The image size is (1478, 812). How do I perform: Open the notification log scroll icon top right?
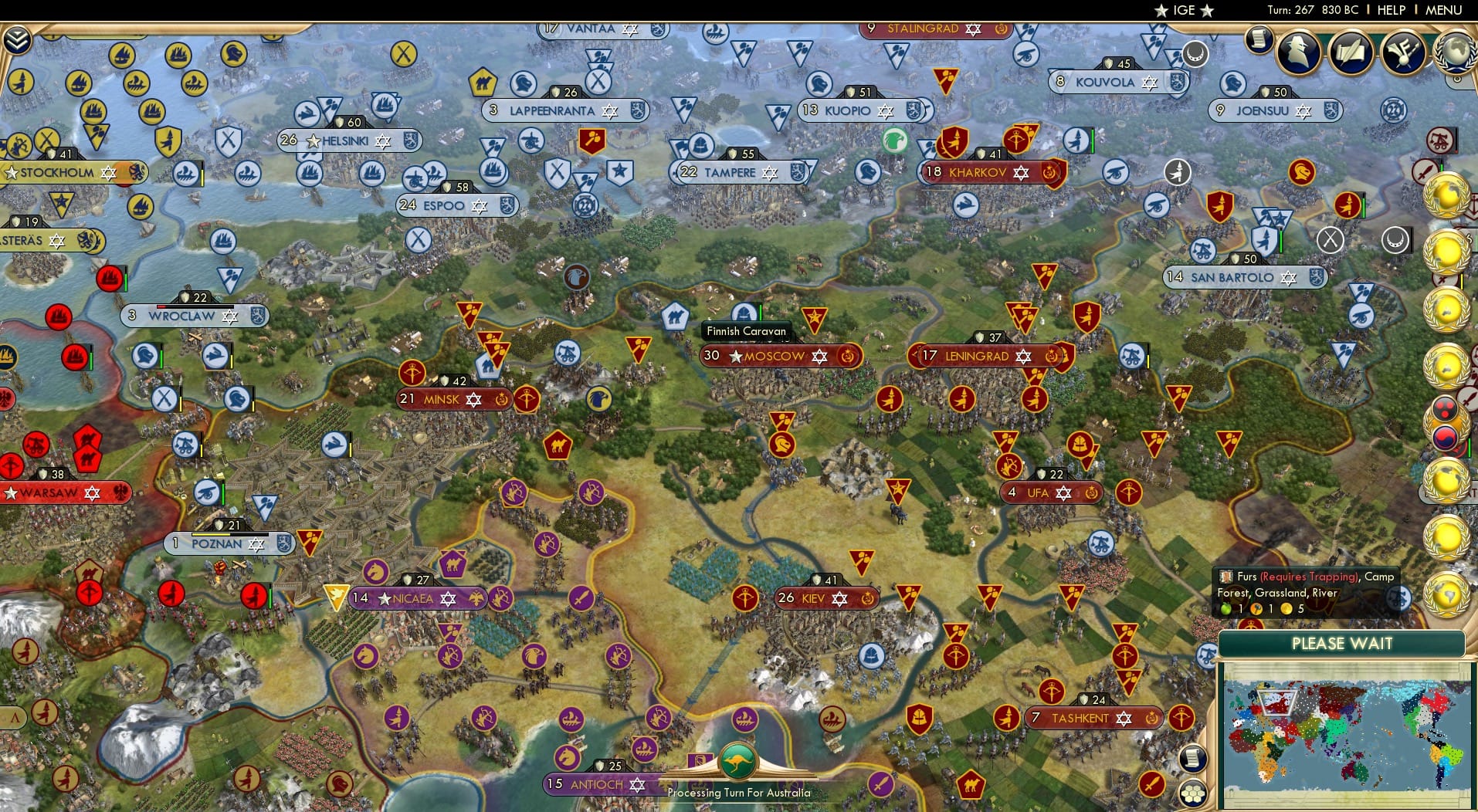pos(1260,42)
